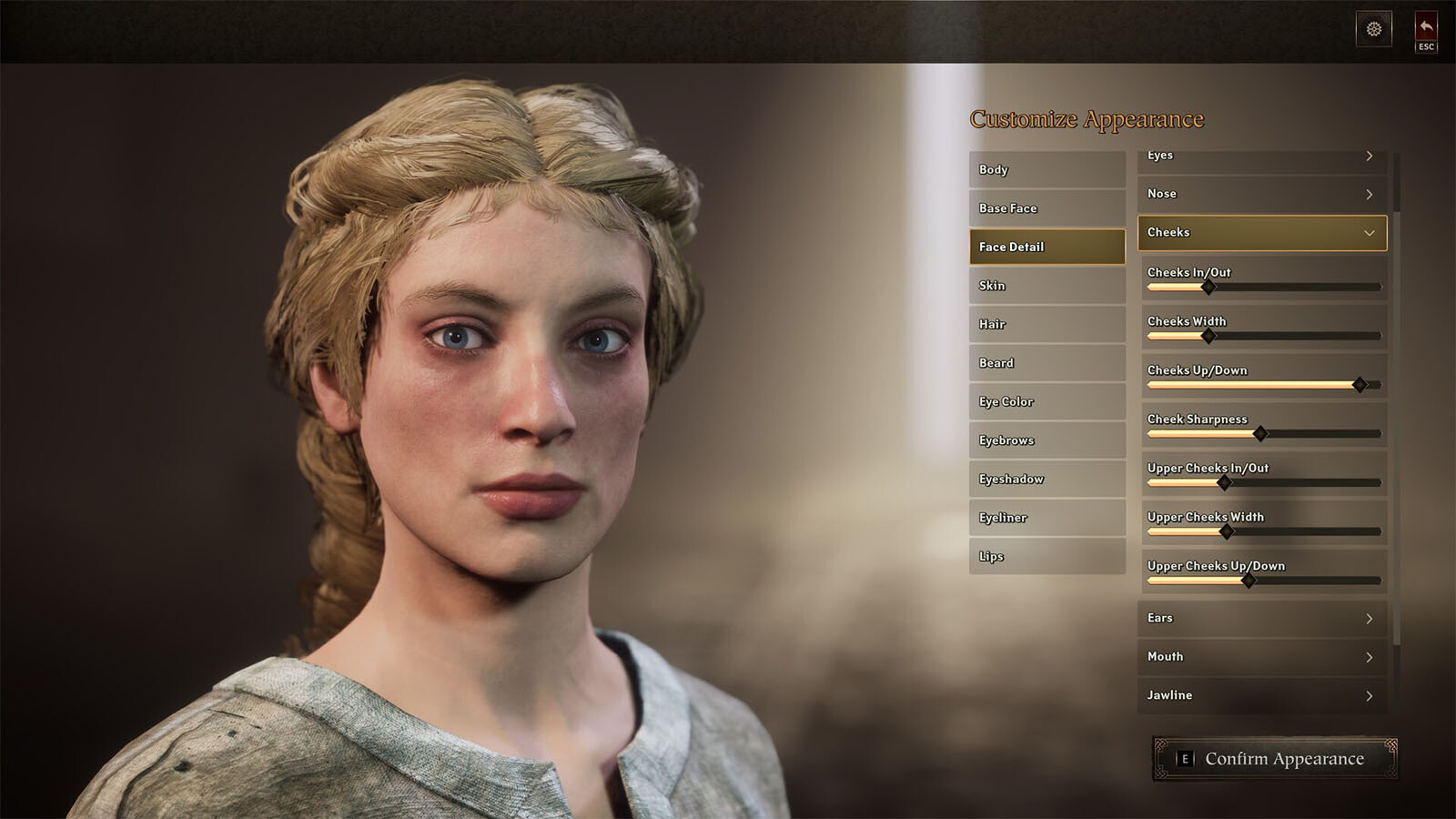Go back using the ESC arrow button
Screen dimensions: 1456x819
[1426, 32]
